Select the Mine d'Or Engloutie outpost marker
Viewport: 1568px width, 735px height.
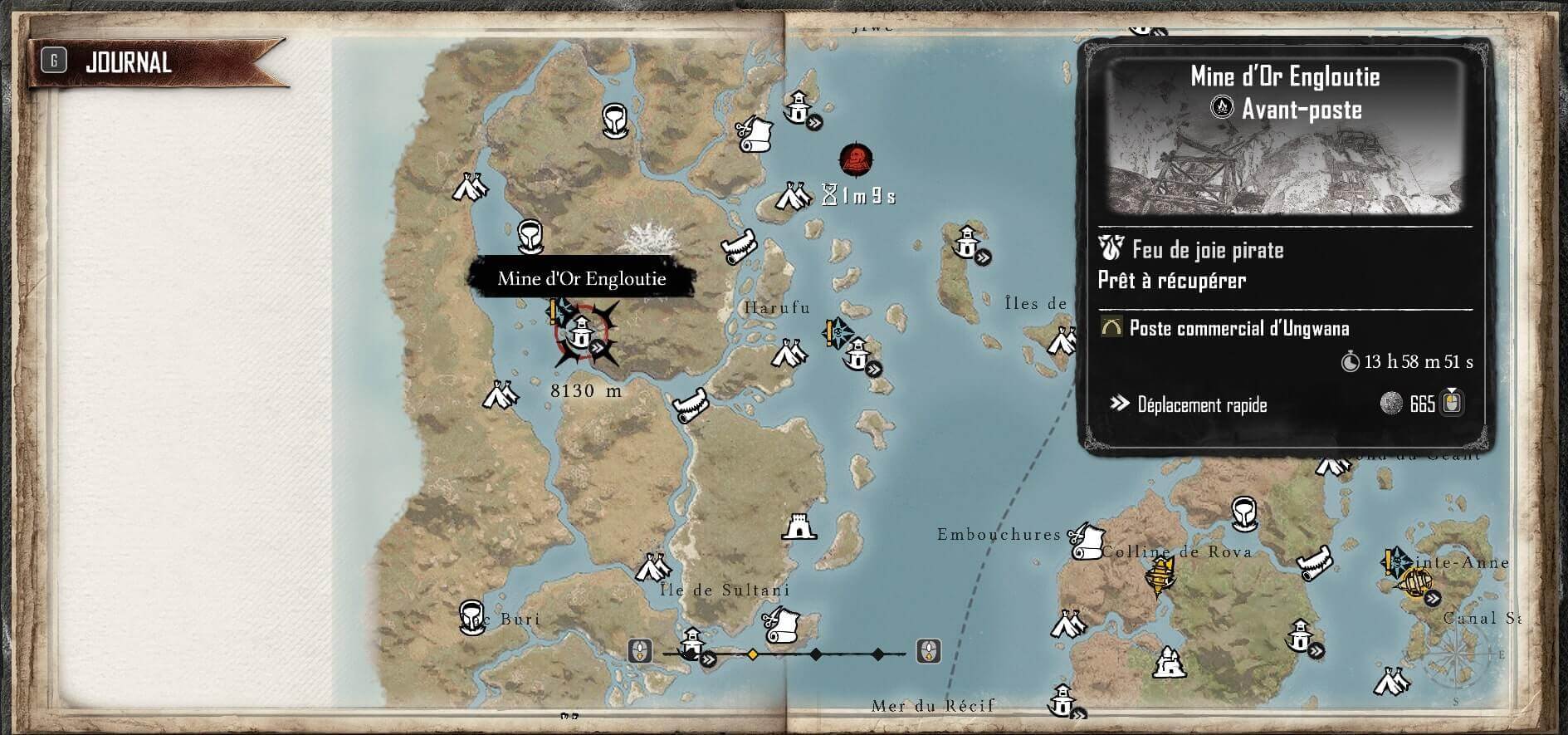(x=580, y=334)
